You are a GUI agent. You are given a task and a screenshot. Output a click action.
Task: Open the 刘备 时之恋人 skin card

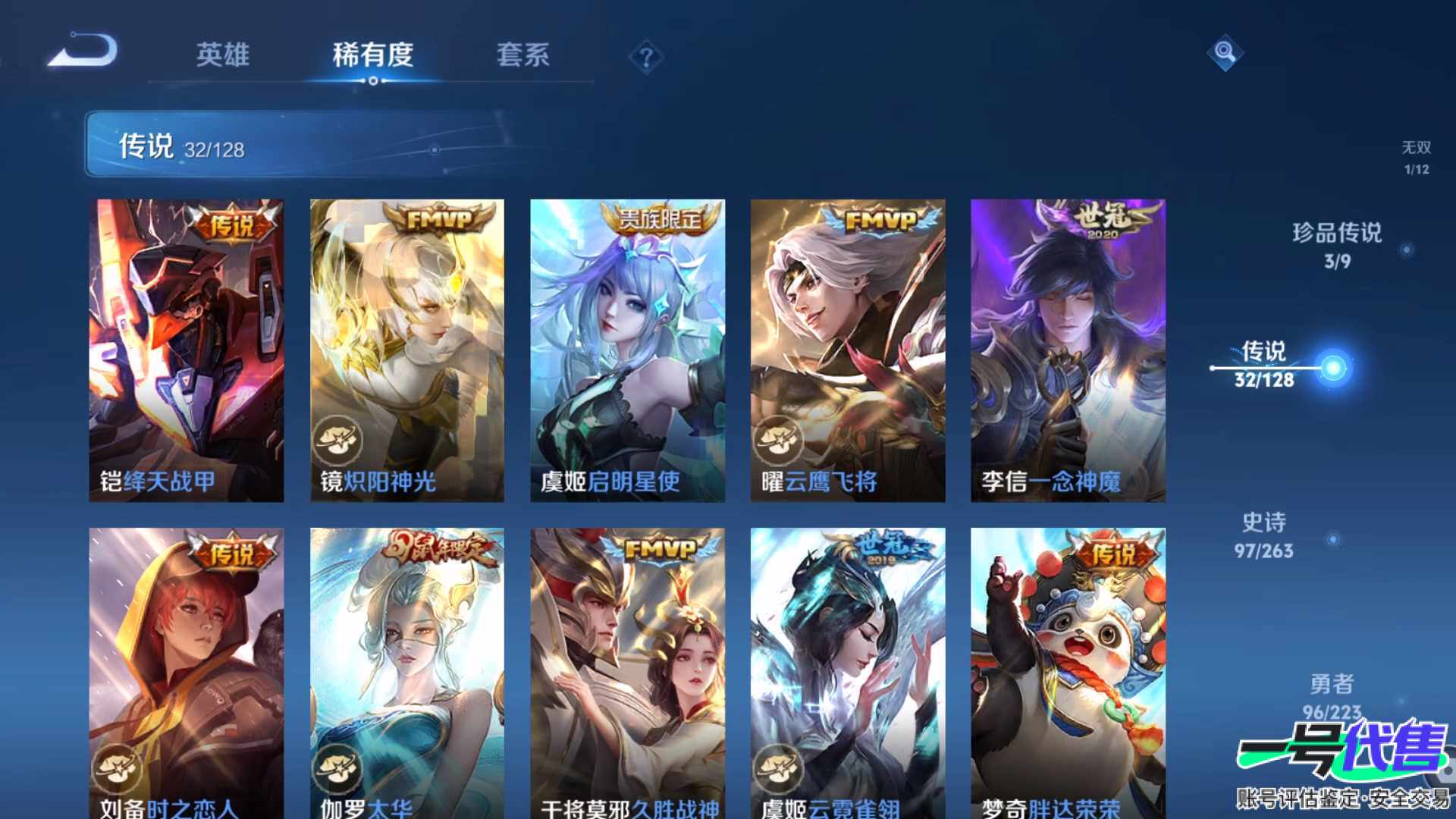[x=187, y=673]
